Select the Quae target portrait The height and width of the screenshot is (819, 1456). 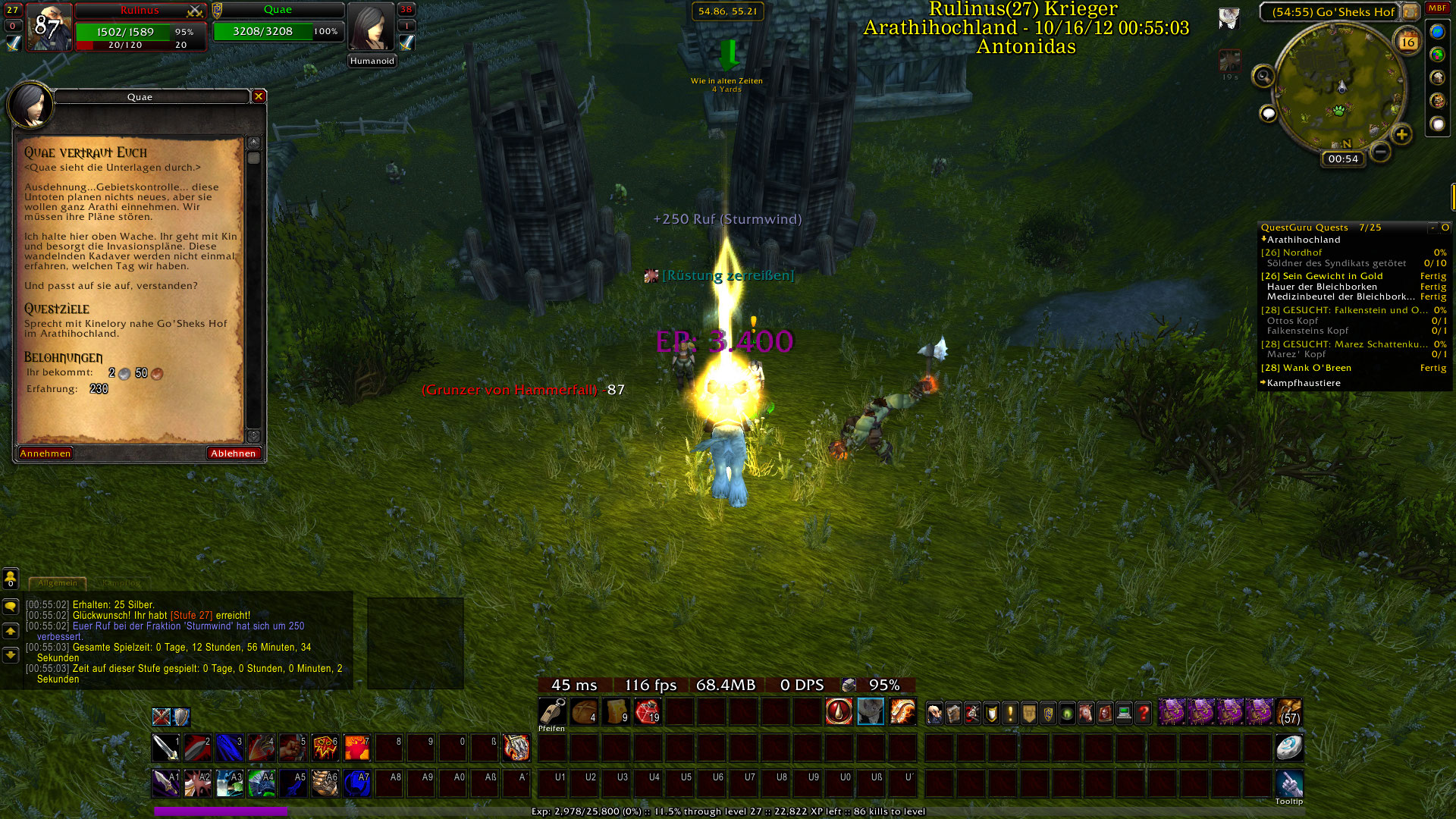coord(371,27)
